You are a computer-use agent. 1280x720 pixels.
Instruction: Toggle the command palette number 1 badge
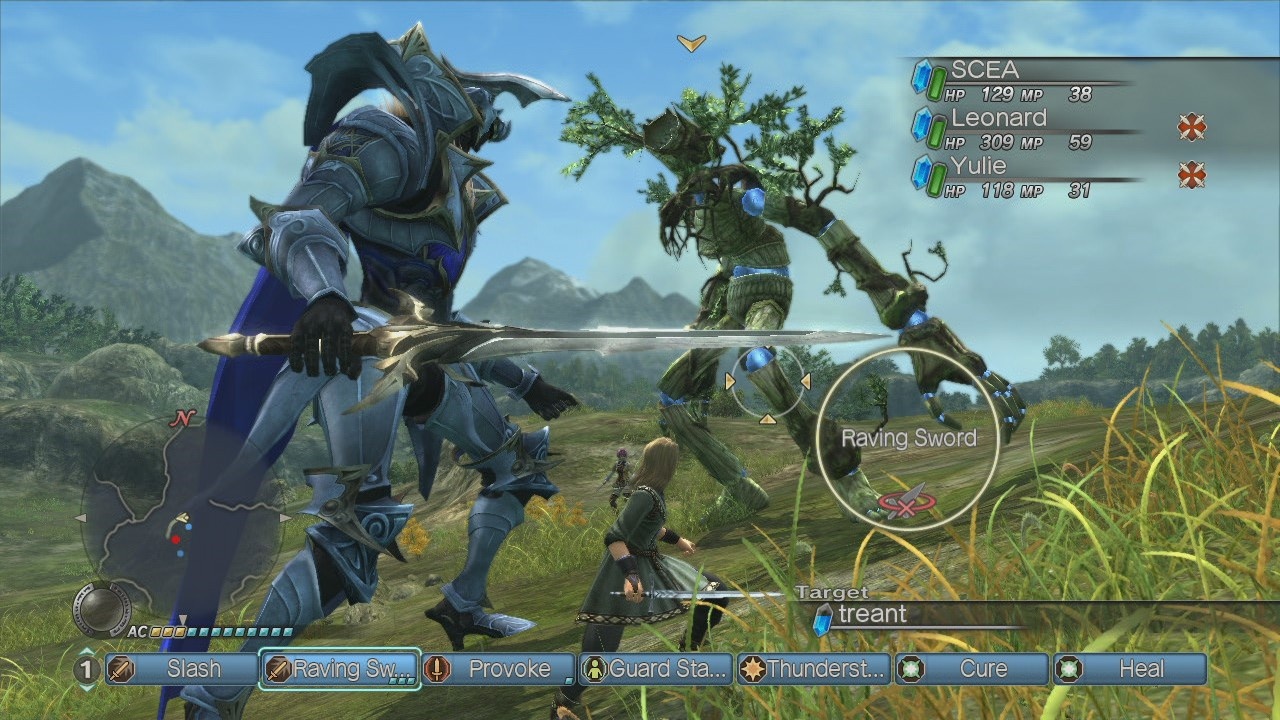tap(85, 669)
